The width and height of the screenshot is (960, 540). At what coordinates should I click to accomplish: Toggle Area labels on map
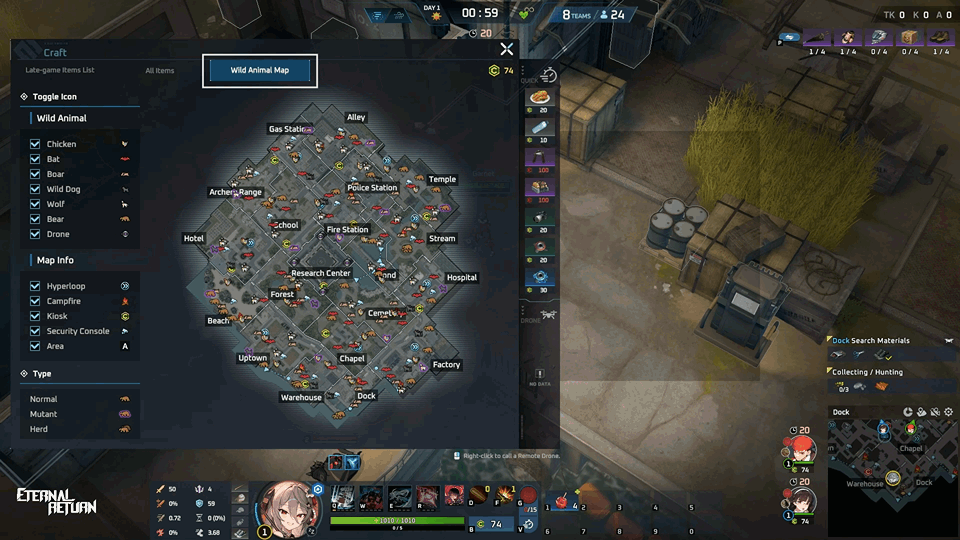point(35,346)
